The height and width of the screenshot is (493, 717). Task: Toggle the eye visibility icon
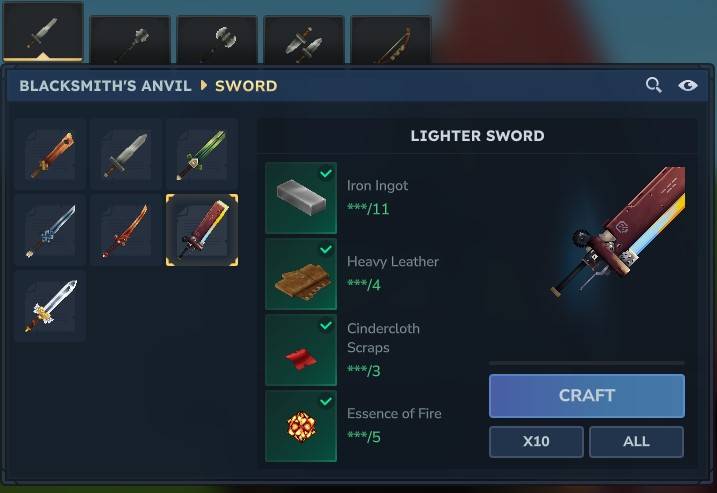coord(688,86)
